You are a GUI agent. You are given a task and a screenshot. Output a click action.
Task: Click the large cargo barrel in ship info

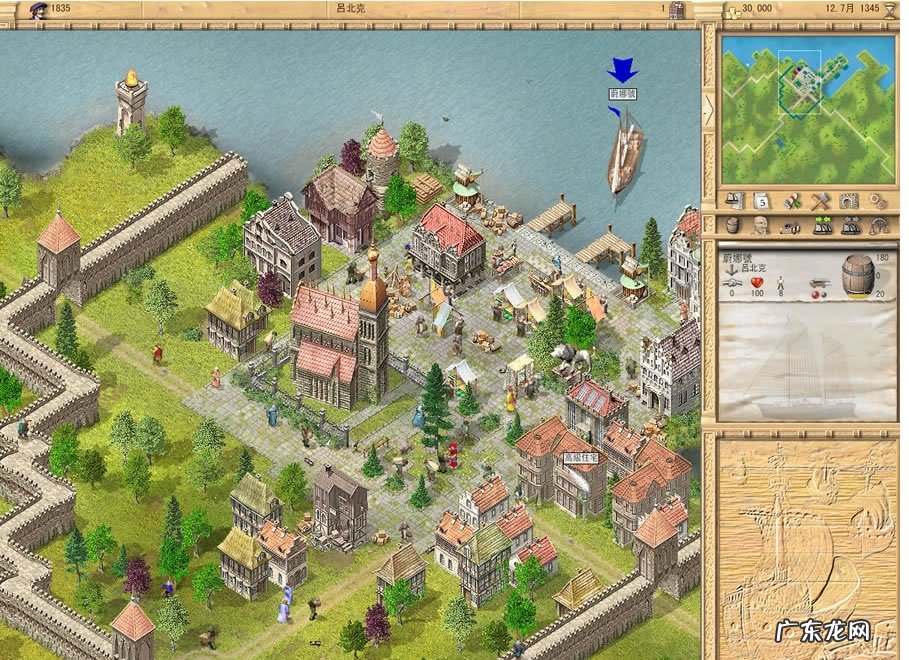857,274
